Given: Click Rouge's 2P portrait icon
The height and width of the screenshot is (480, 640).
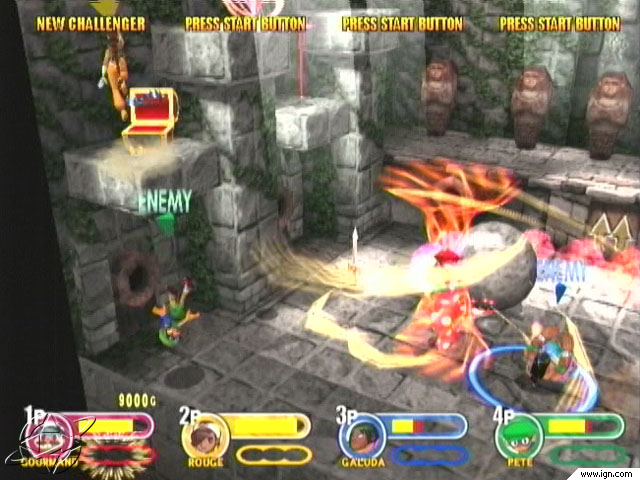Looking at the screenshot, I should (202, 436).
